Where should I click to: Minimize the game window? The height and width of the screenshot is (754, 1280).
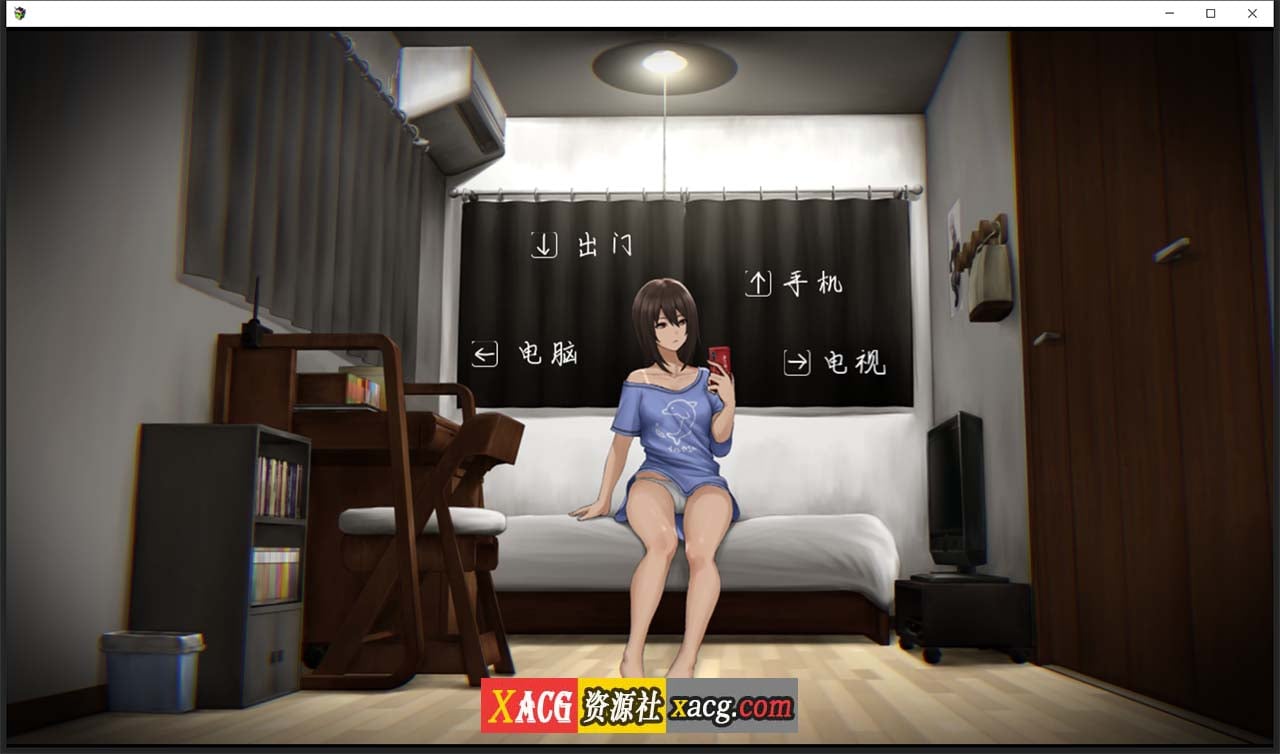pos(1168,13)
